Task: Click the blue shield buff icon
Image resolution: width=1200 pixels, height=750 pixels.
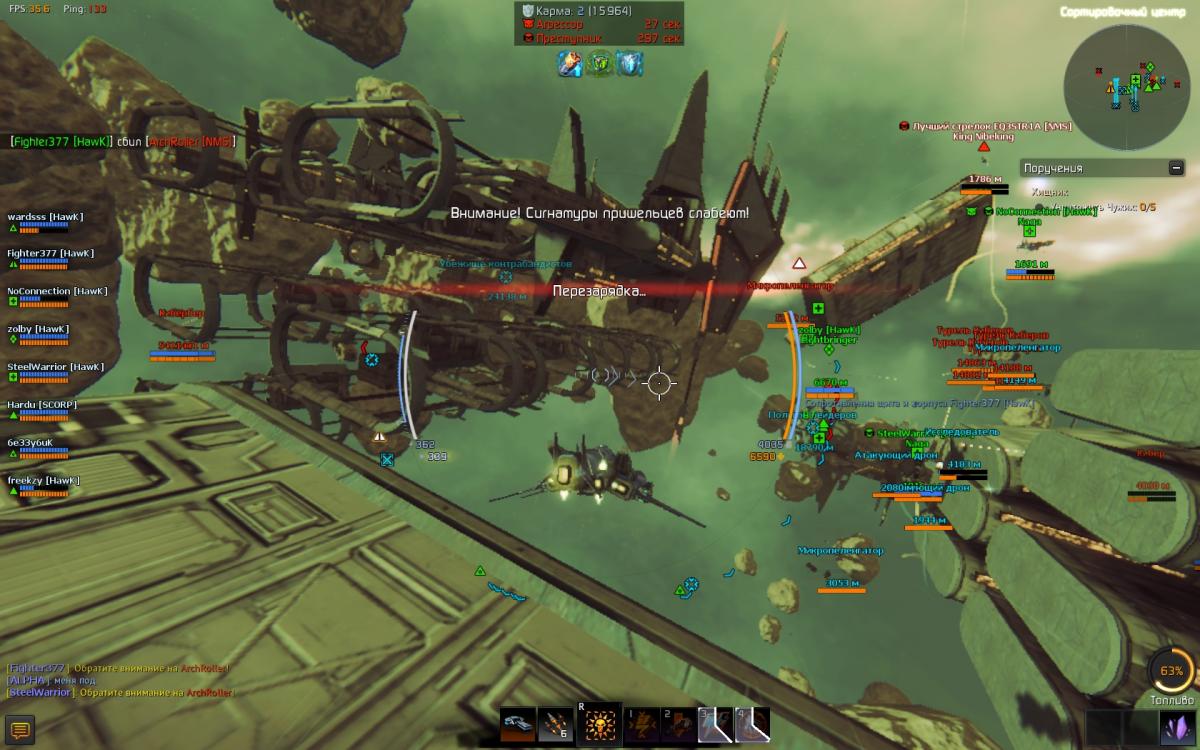Action: (629, 64)
